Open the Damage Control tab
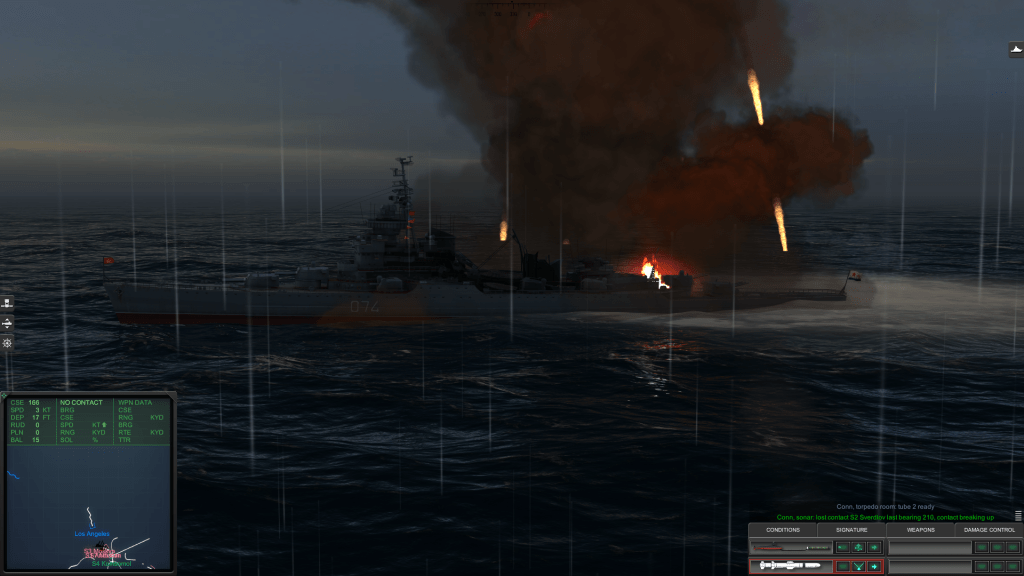Screen dimensions: 1024x576 [x=989, y=530]
